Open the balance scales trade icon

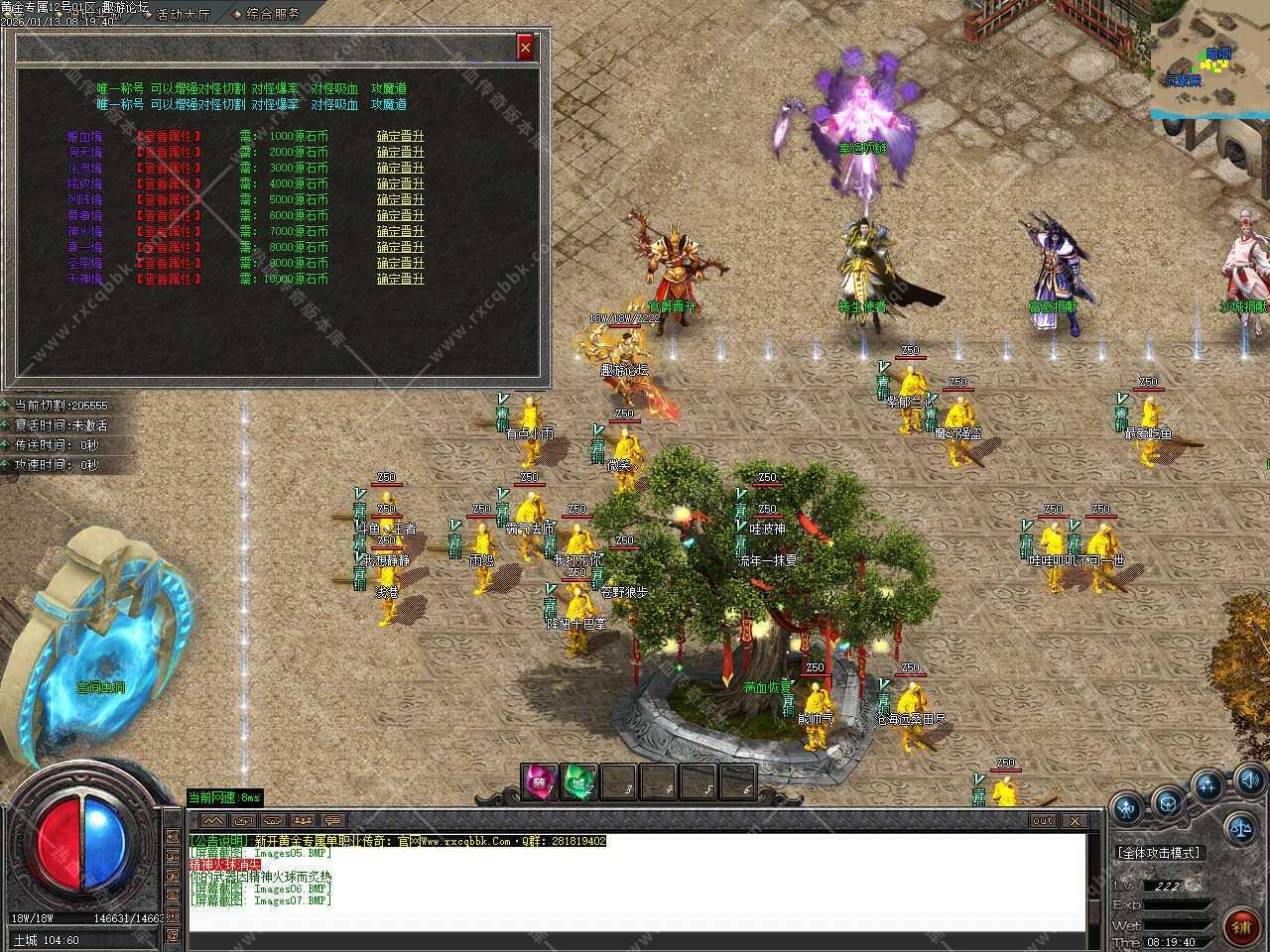pyautogui.click(x=1239, y=825)
